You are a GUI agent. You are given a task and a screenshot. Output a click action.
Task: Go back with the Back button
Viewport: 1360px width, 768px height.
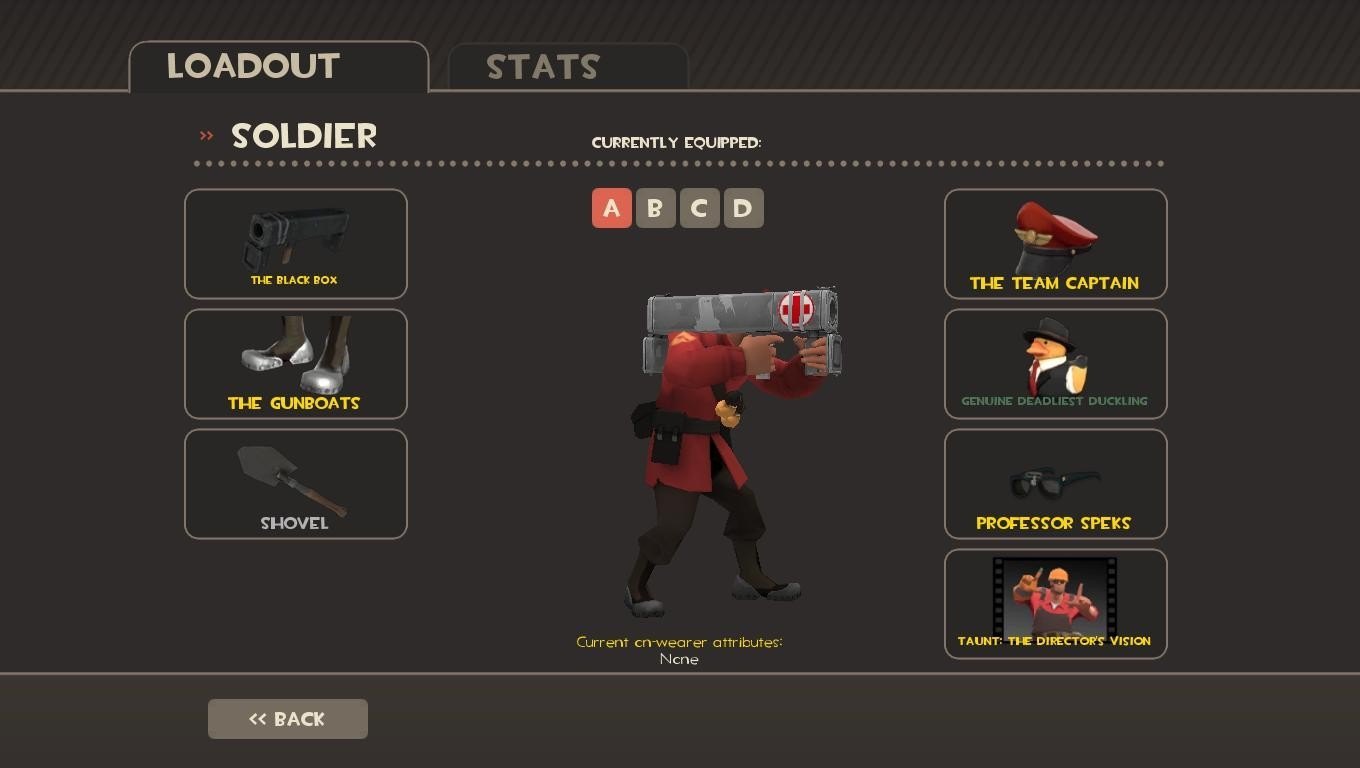tap(288, 719)
